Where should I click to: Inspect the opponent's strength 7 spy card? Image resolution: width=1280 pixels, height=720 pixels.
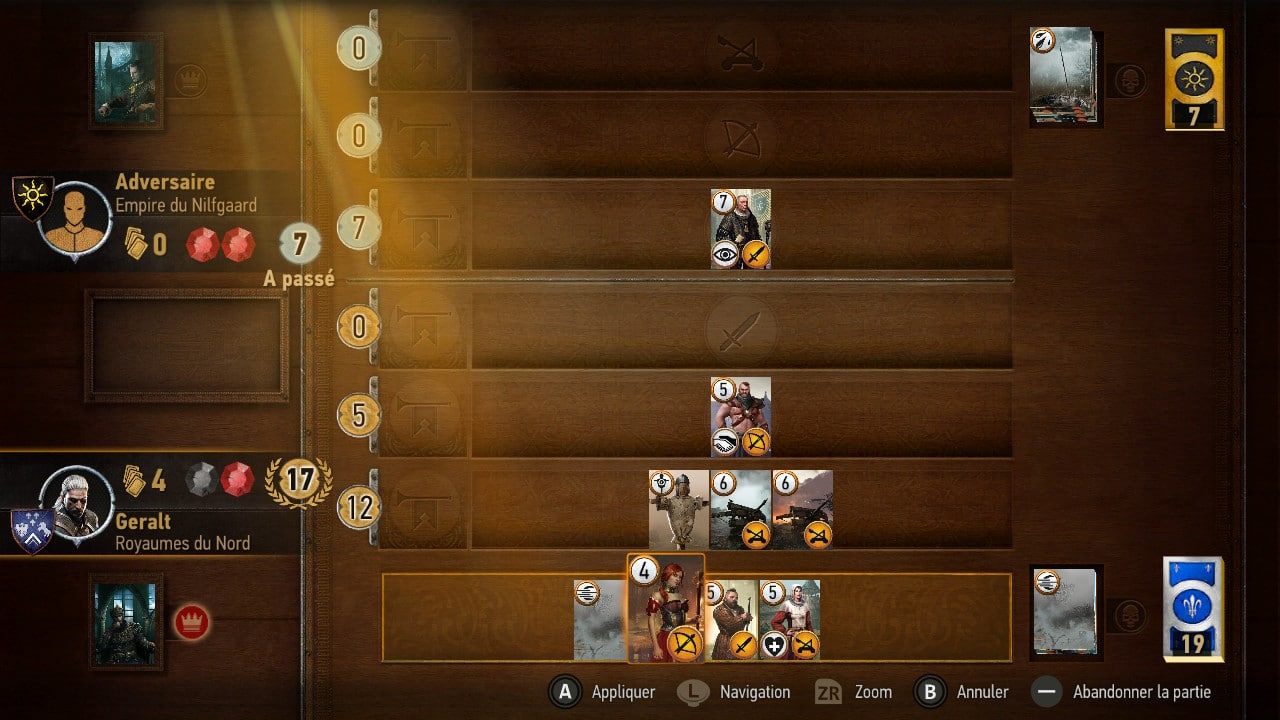[x=741, y=229]
